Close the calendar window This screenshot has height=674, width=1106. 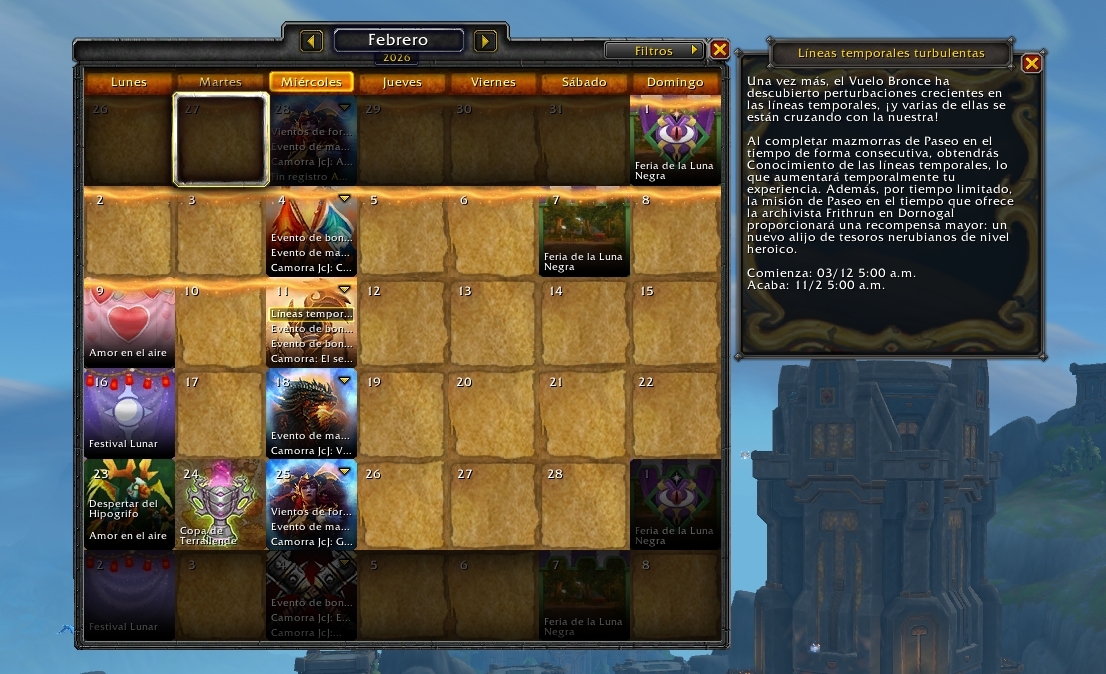tap(719, 49)
